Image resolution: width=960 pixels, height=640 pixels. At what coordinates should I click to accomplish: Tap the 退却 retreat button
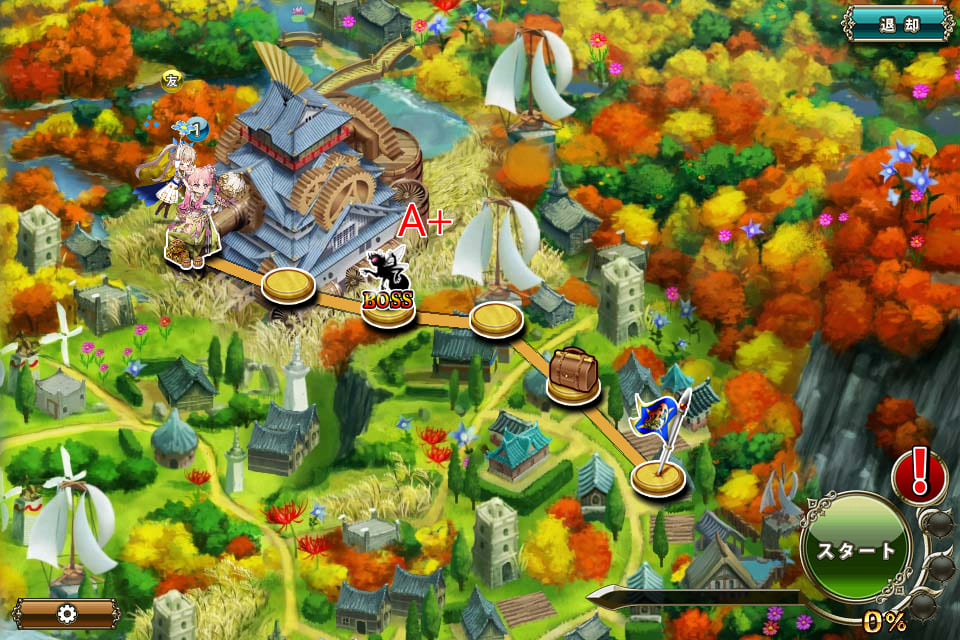click(897, 24)
